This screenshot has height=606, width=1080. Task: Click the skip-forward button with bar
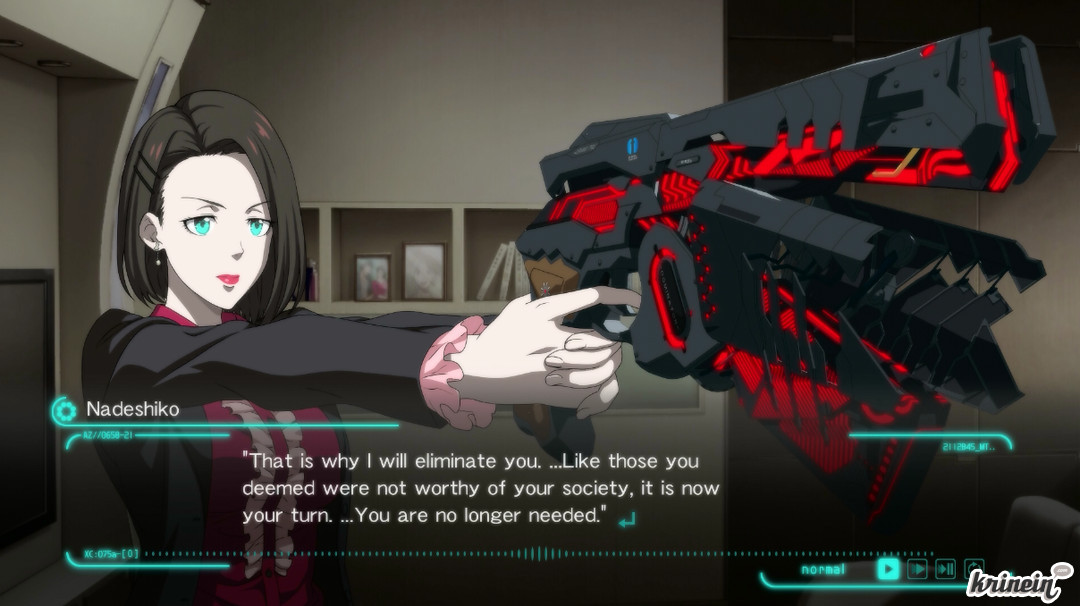pos(945,569)
